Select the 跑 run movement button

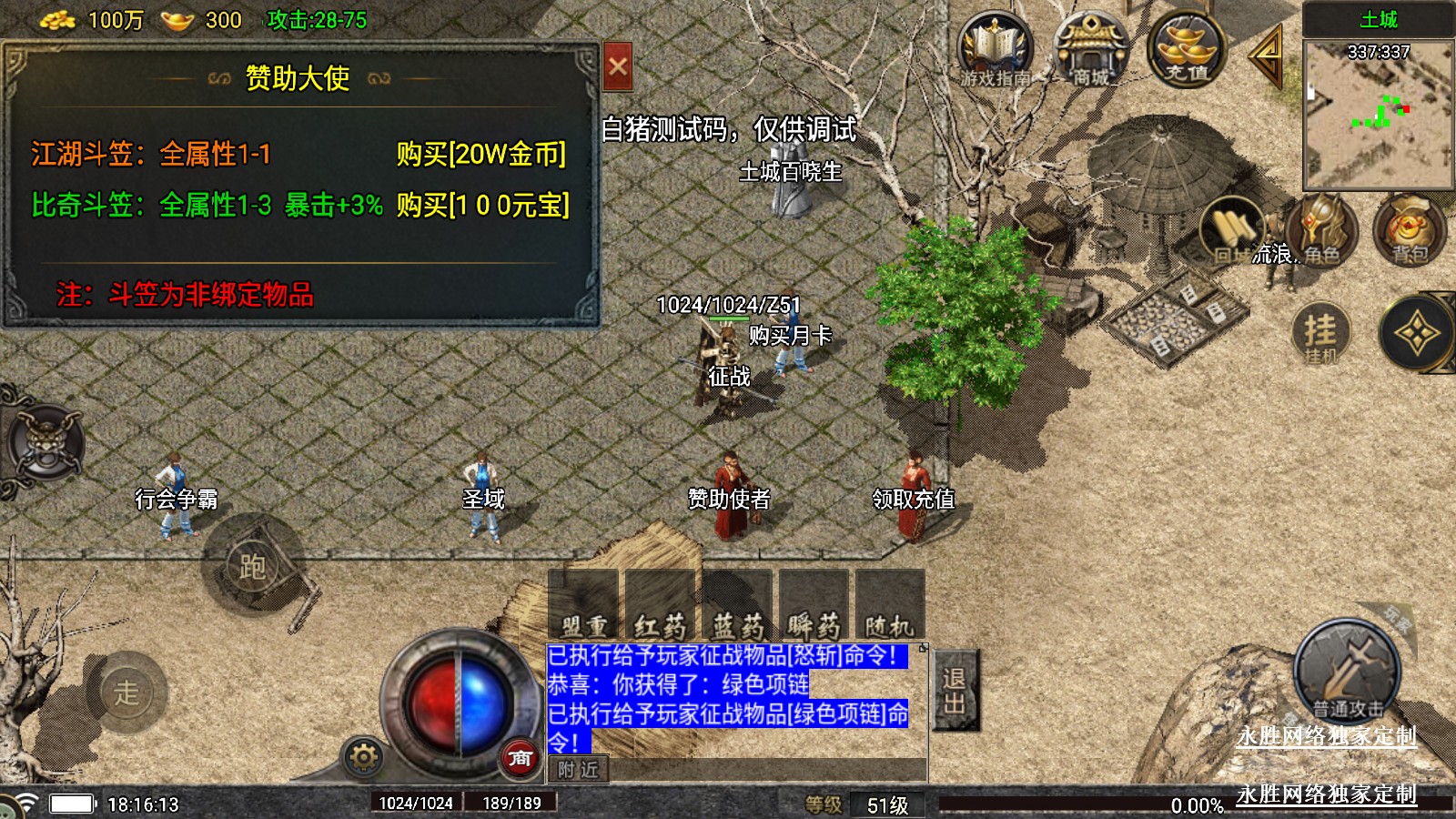pos(252,567)
